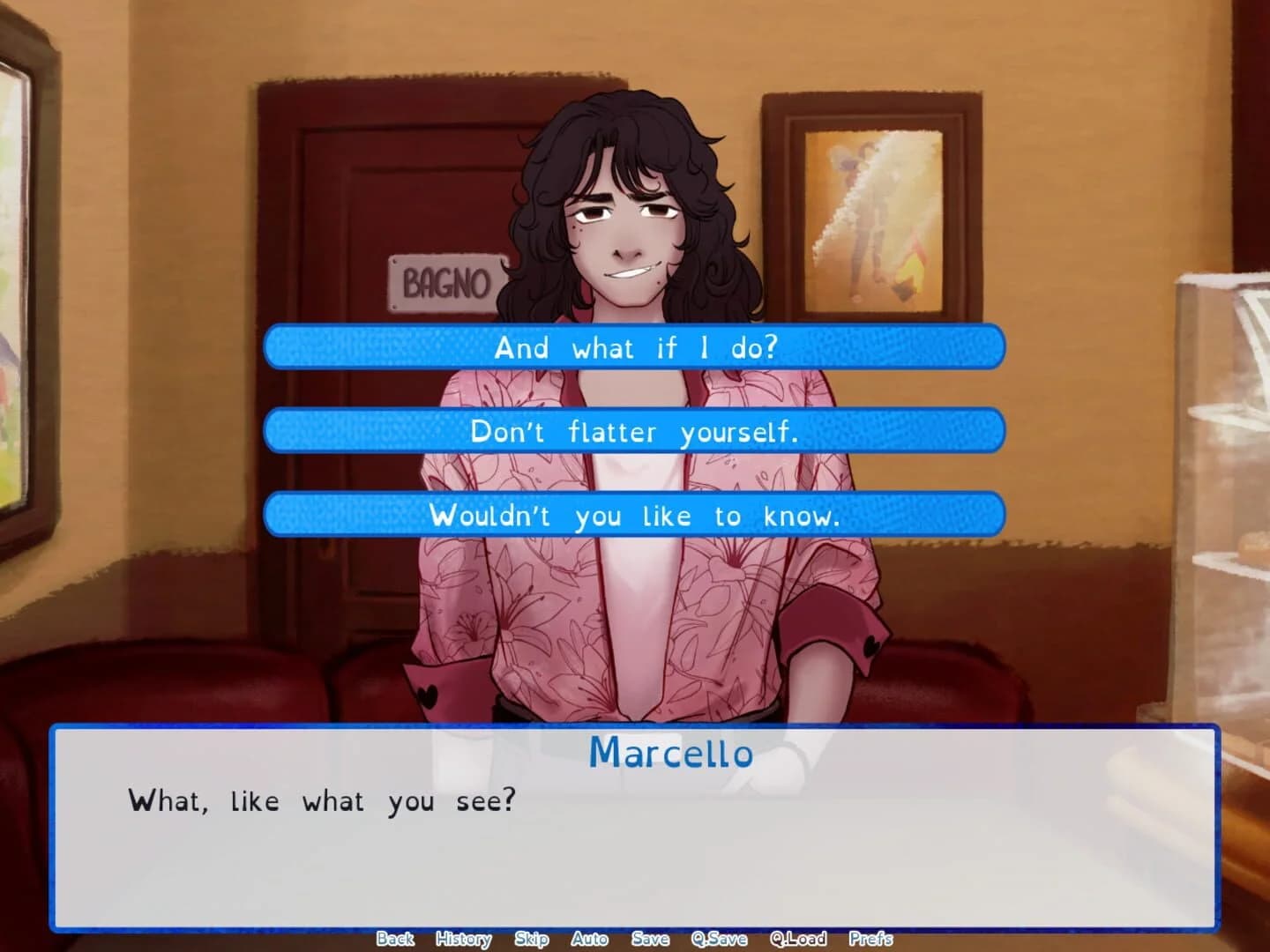Screen dimensions: 1270x952
Task: Pick the "Wouldn't you like to know." choice
Action: click(x=634, y=516)
